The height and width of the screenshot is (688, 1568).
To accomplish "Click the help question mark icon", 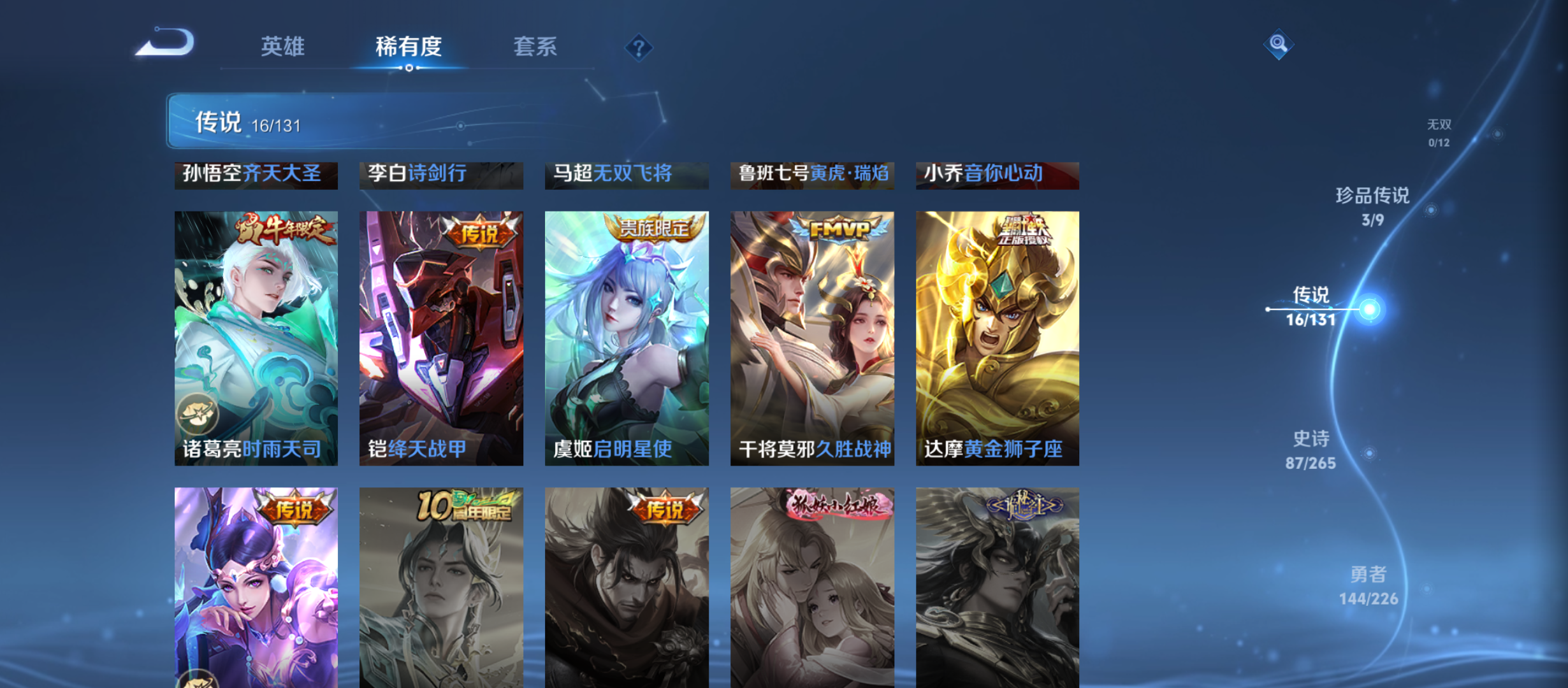I will click(x=639, y=48).
